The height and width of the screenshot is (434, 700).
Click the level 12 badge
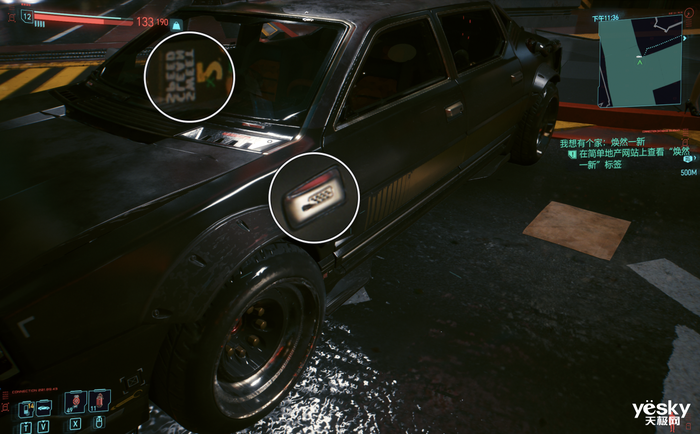tap(25, 17)
